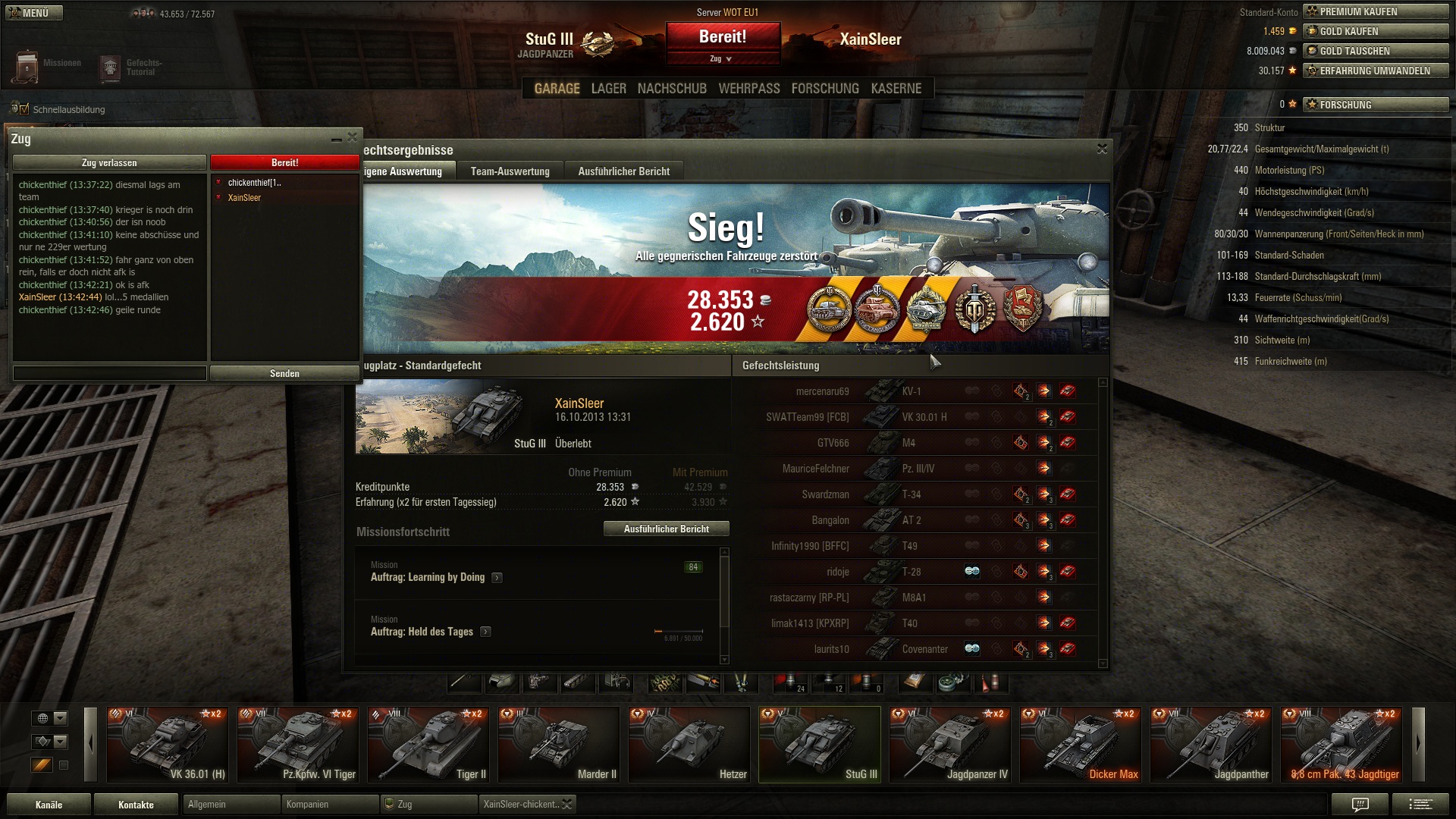
Task: Open NACHSCHUB supply screen
Action: coord(672,89)
